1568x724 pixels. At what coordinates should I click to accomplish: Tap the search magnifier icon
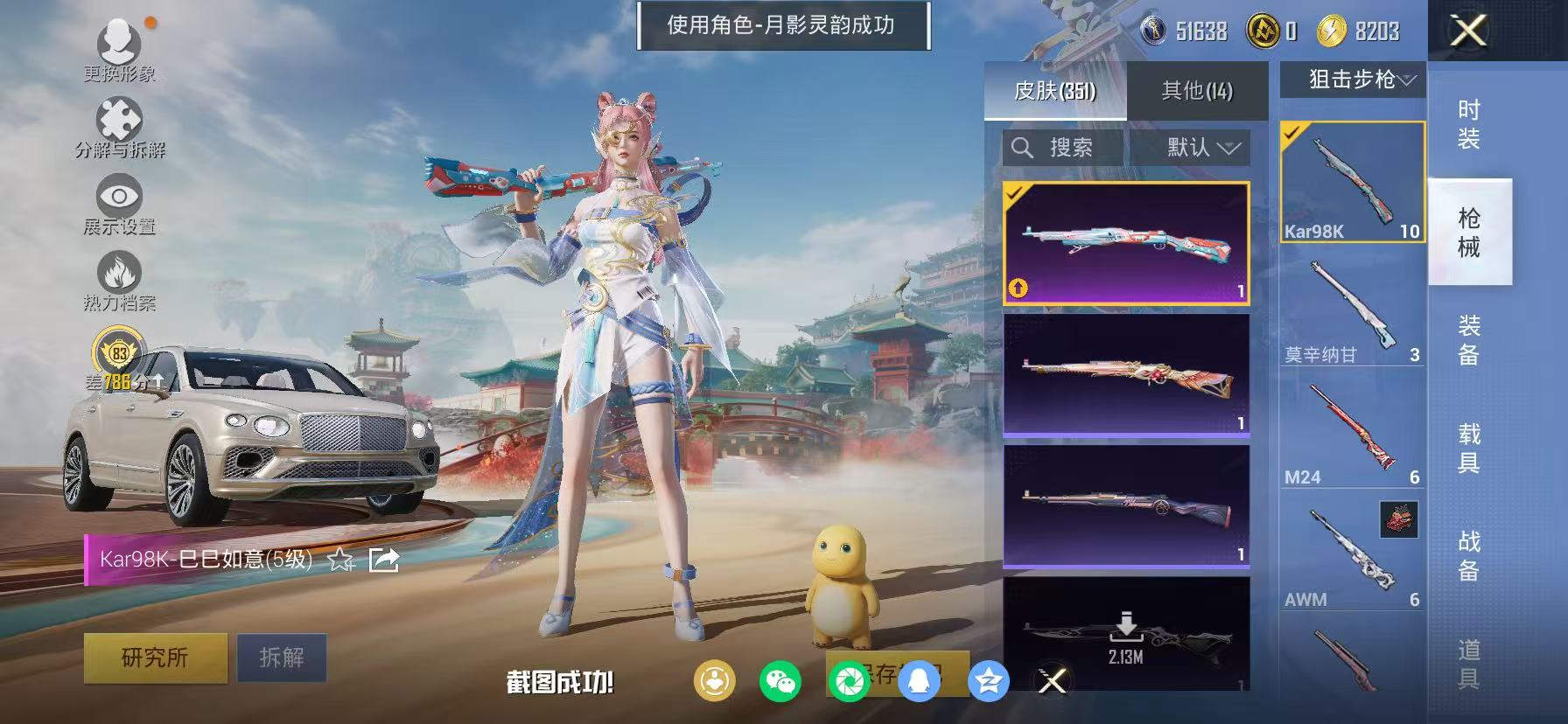(x=1024, y=147)
